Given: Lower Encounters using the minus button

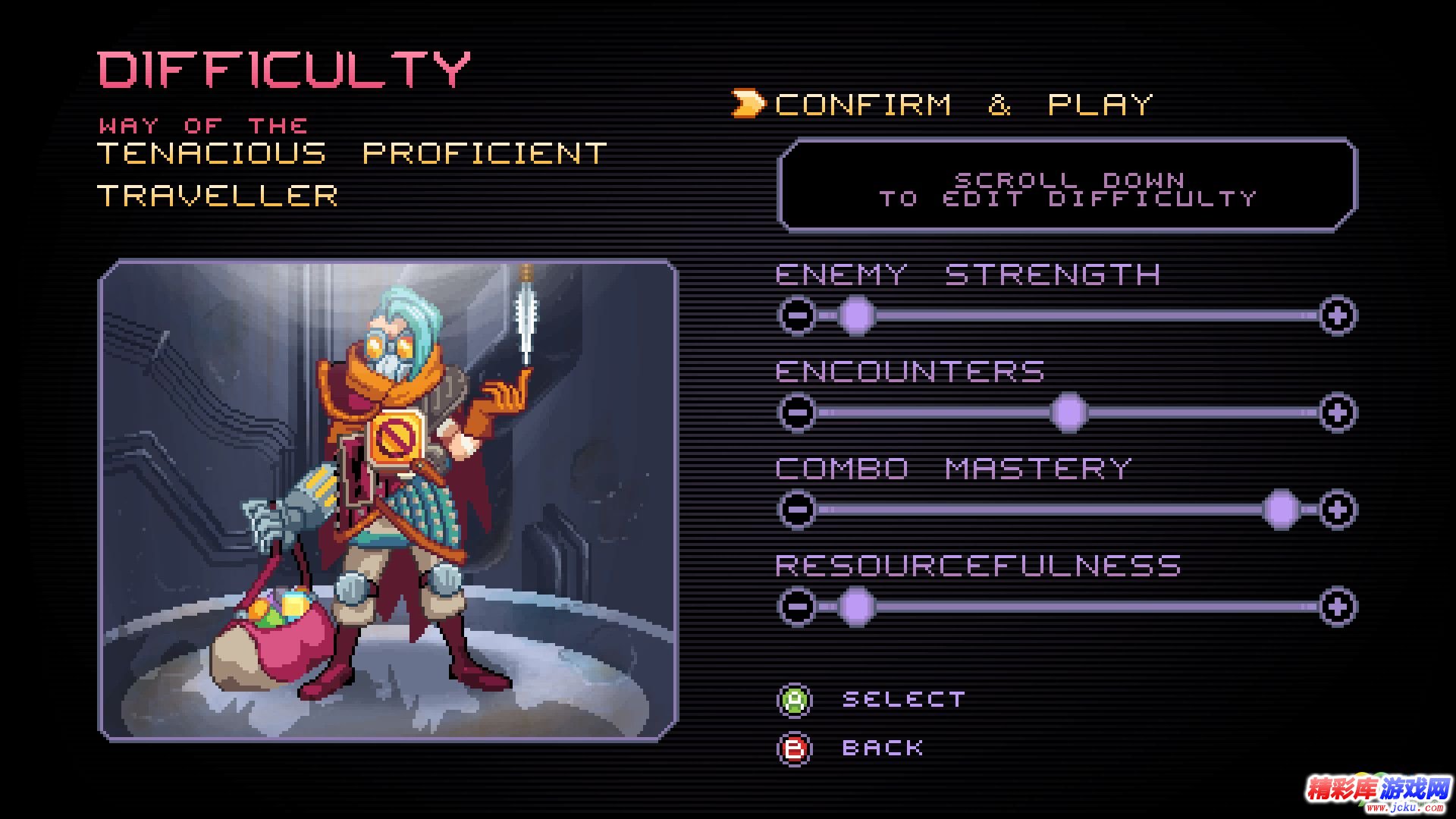Looking at the screenshot, I should coord(797,413).
